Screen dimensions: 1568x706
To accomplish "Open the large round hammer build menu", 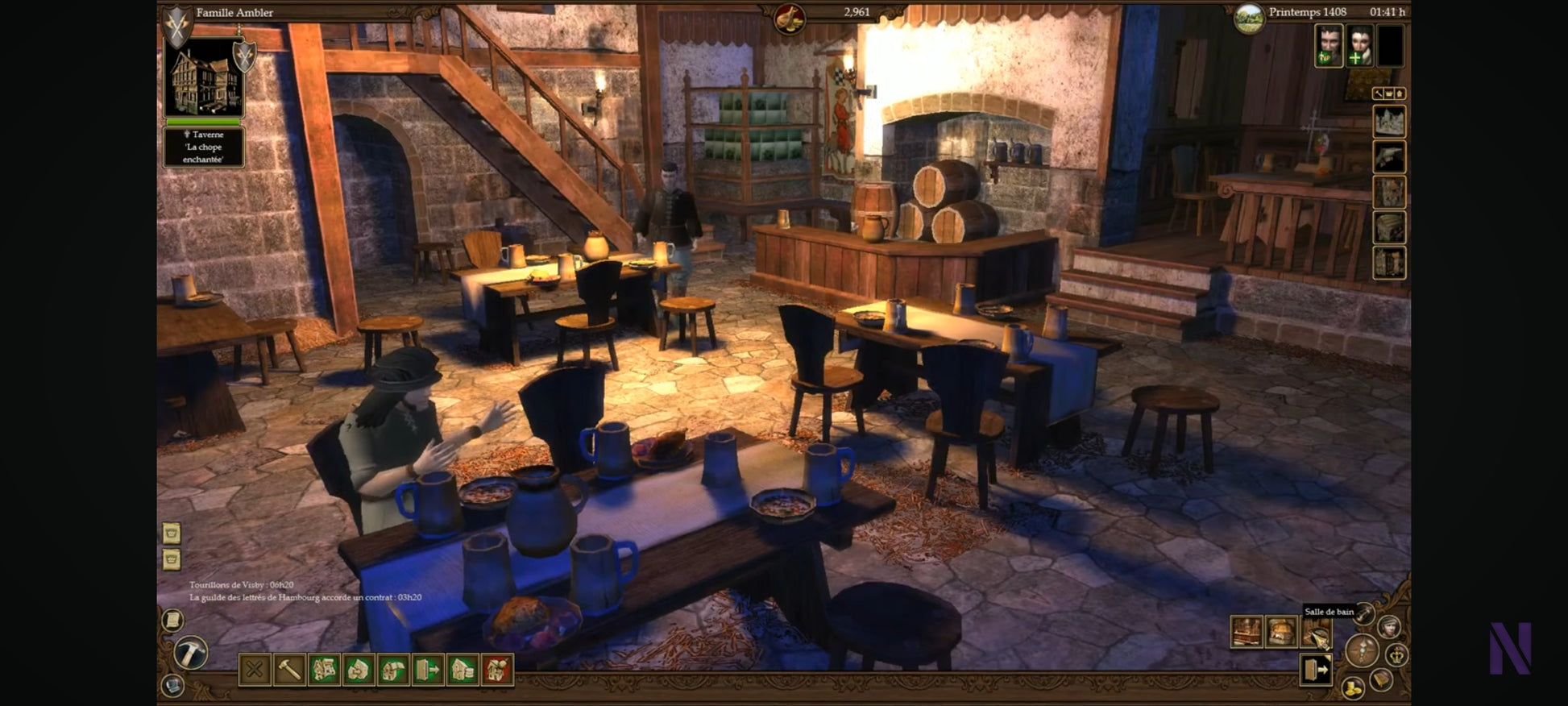I will [x=191, y=652].
